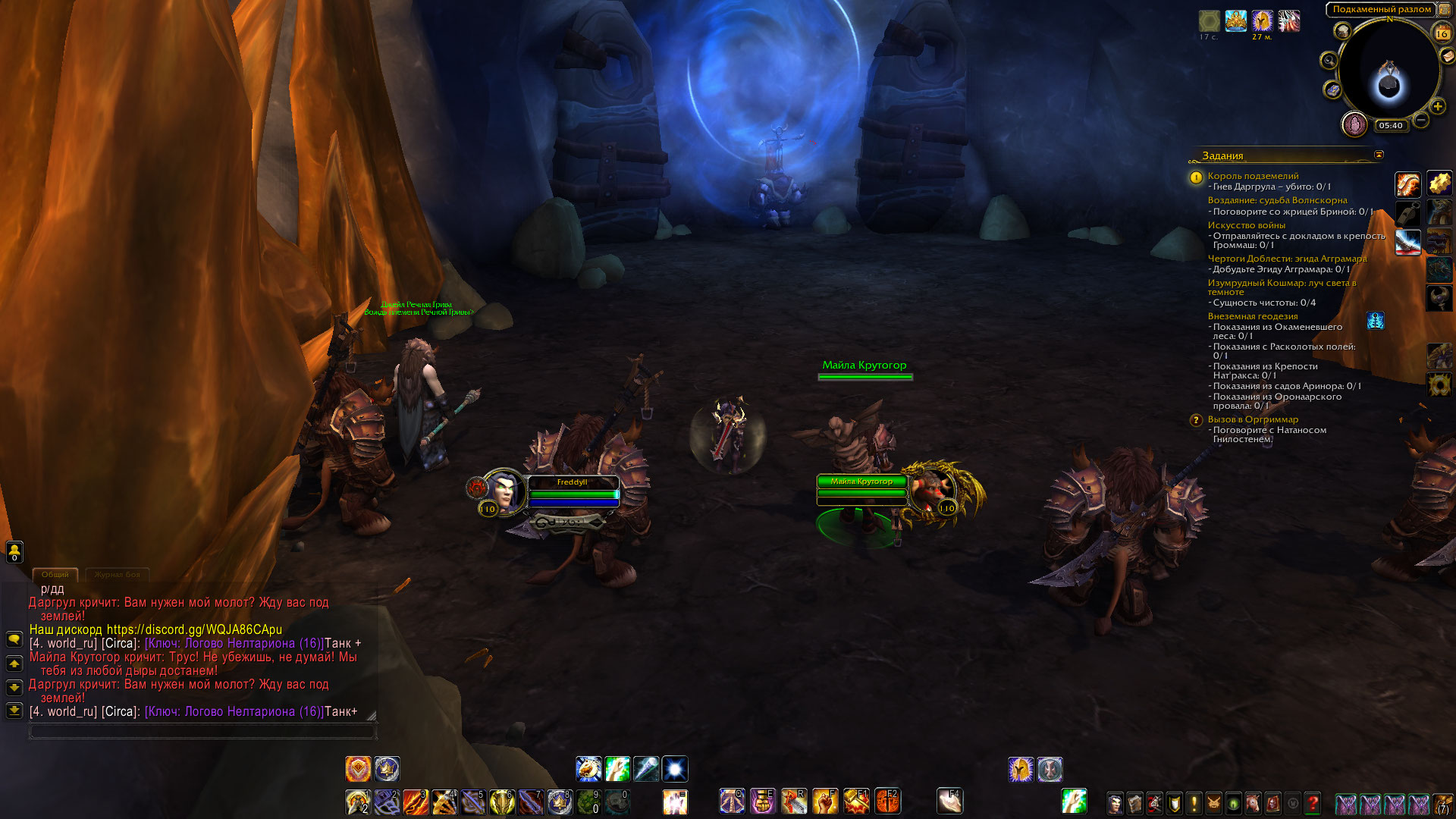Open the chat menu speech bubble button
Screen dimensions: 1456x819
click(14, 639)
